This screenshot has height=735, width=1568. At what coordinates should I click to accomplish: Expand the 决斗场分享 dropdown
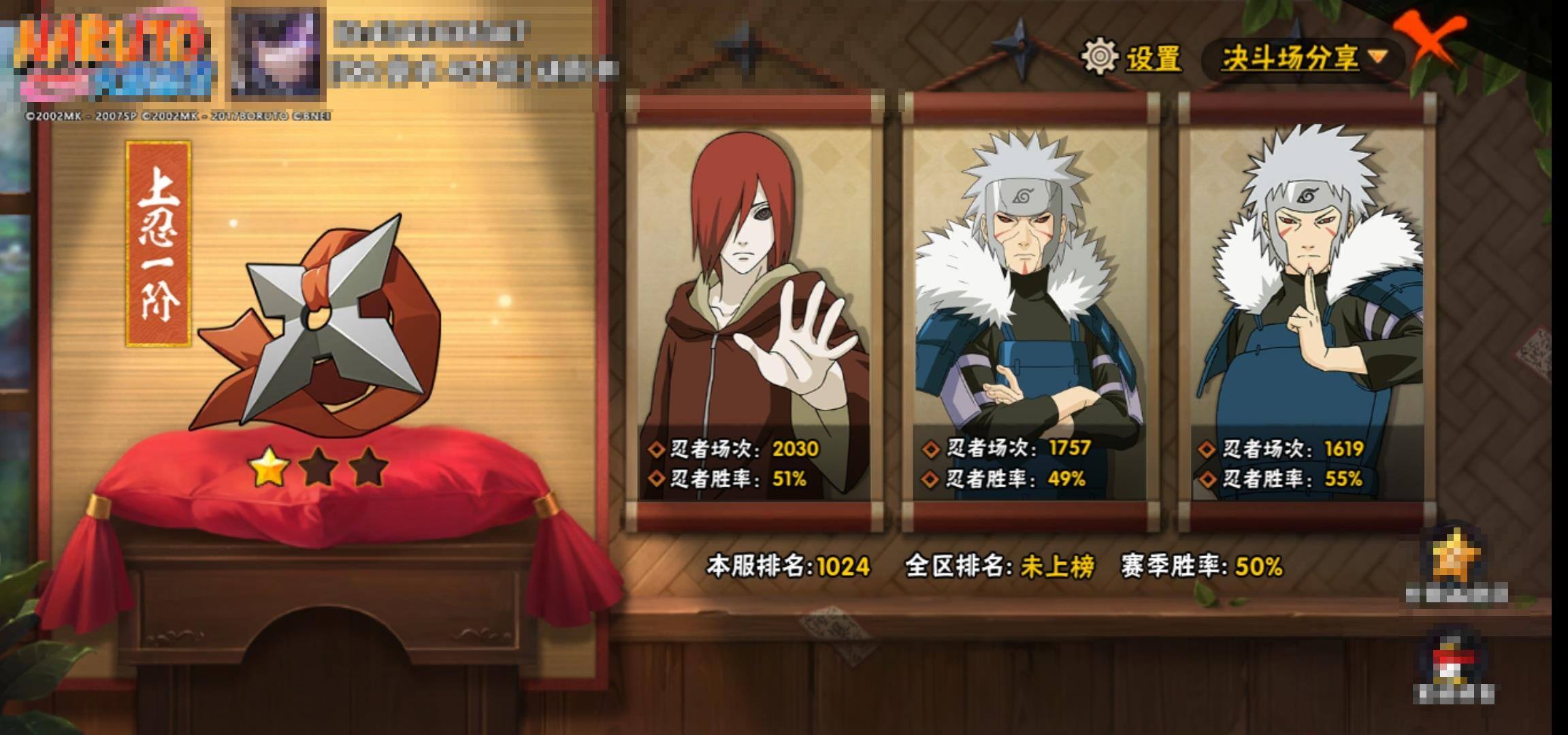pyautogui.click(x=1303, y=58)
